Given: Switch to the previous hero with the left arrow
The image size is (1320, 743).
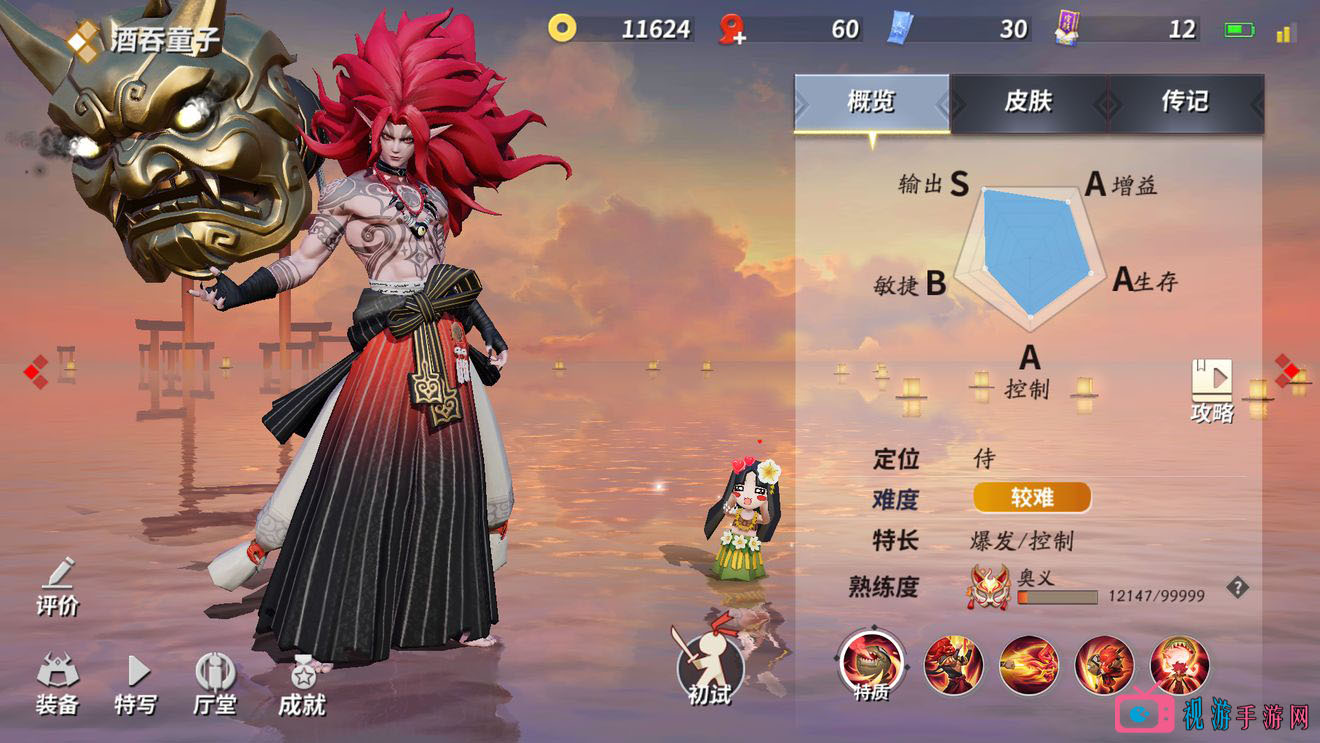Looking at the screenshot, I should (x=35, y=372).
